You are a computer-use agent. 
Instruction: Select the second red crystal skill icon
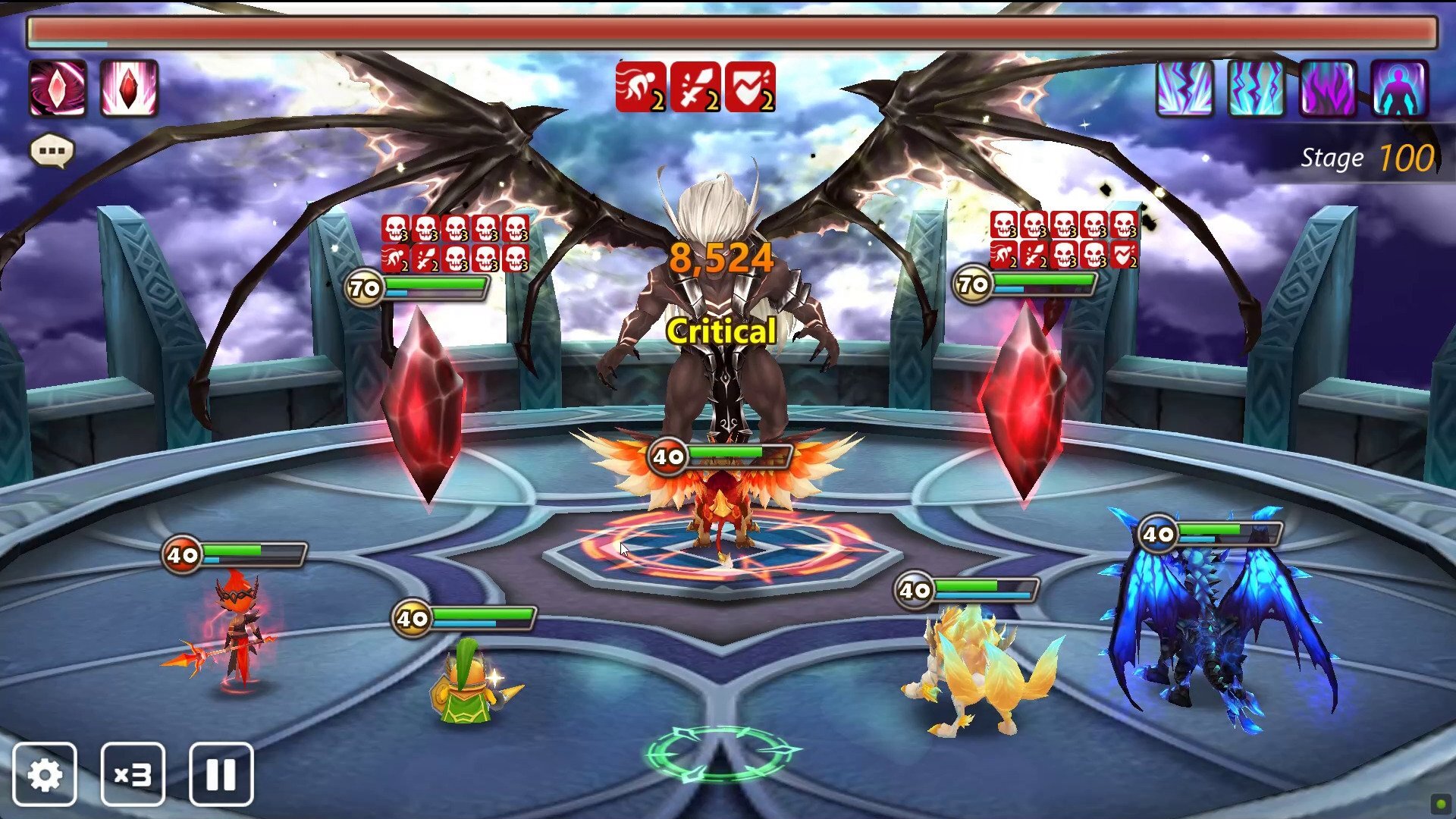[x=128, y=91]
